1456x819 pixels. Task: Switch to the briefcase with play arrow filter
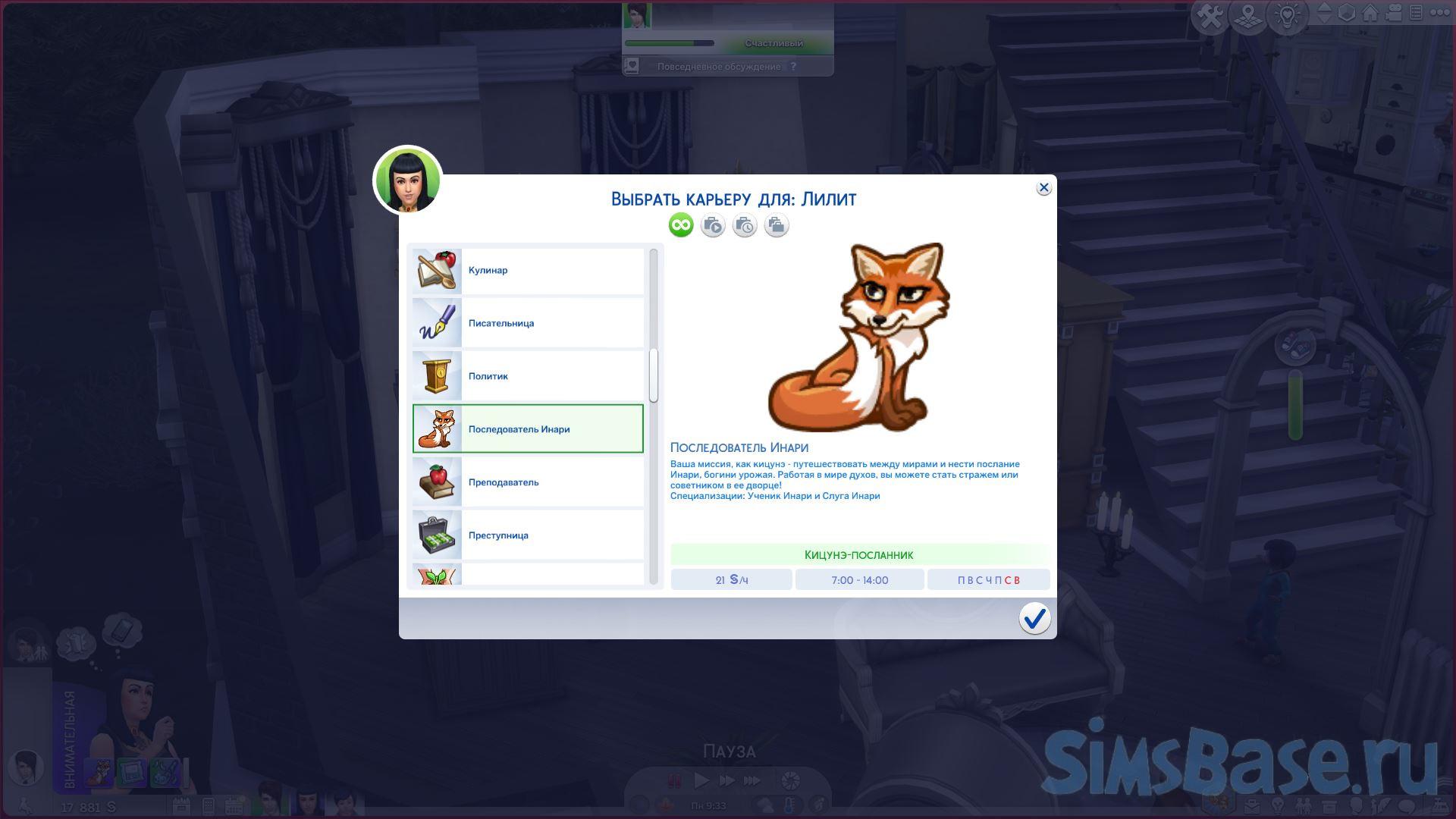(713, 225)
